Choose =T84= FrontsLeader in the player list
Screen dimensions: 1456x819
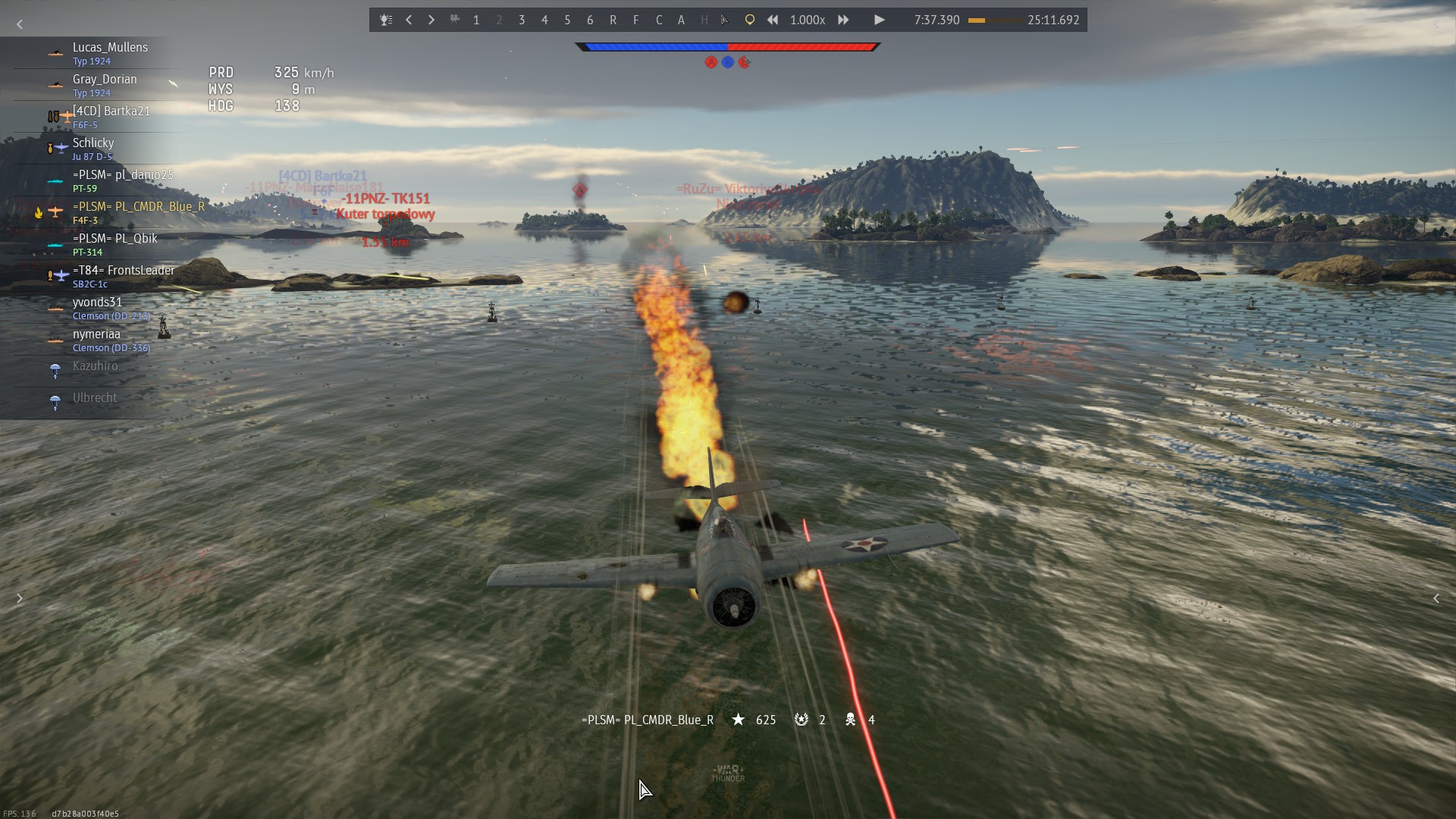(x=123, y=276)
